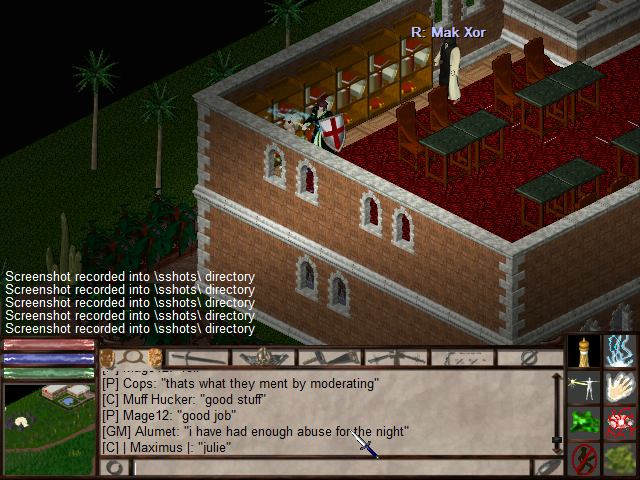The image size is (640, 480).
Task: Trigger the red burst spell icon
Action: (x=621, y=422)
